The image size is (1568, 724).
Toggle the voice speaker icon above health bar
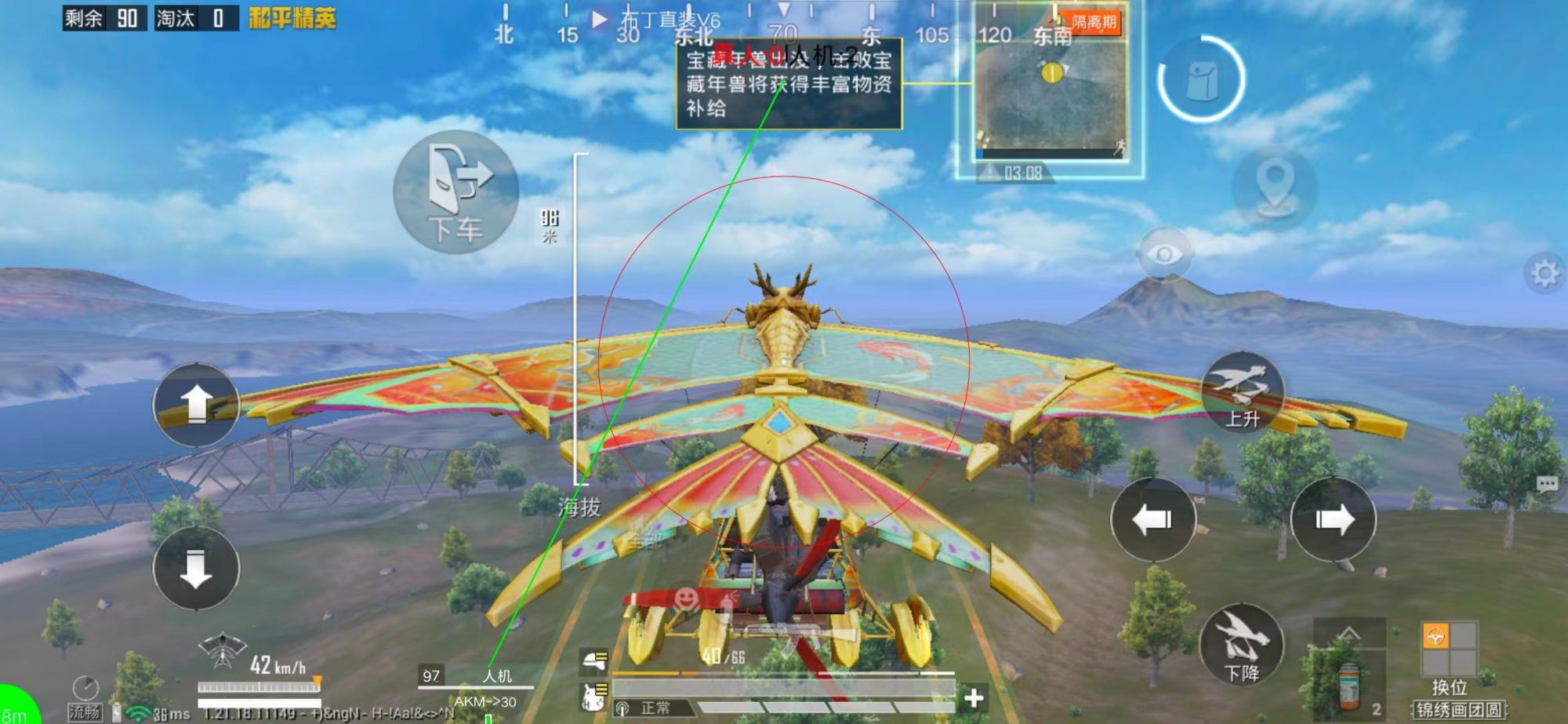(x=622, y=708)
